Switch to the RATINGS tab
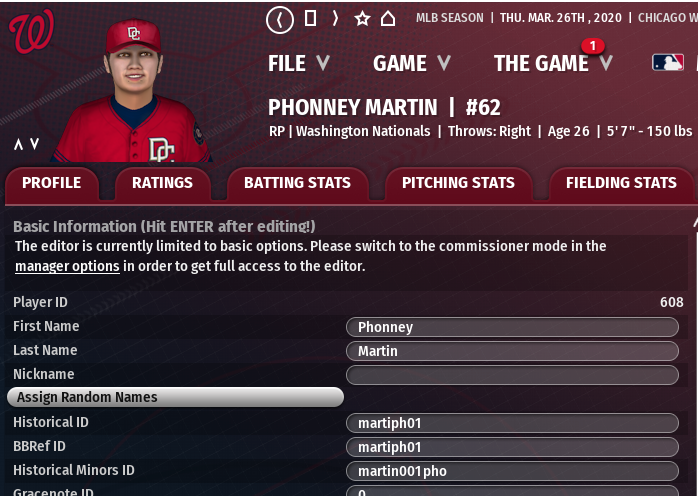698x496 pixels. [x=162, y=183]
